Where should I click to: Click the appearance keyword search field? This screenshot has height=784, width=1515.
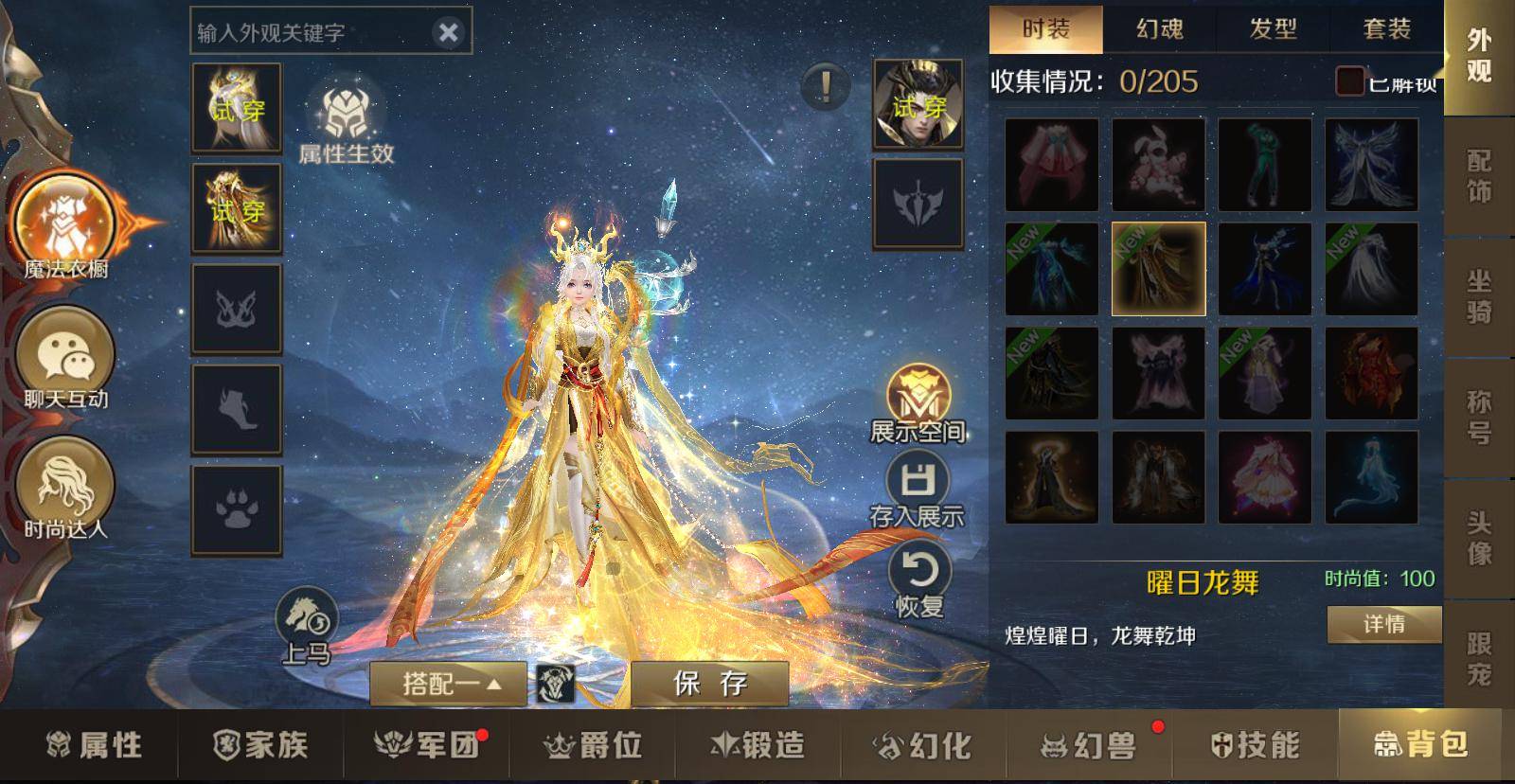click(308, 33)
